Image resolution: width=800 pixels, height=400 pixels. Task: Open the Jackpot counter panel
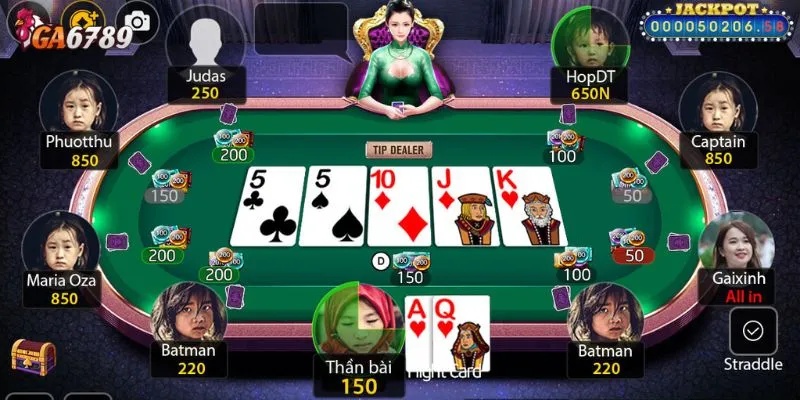pyautogui.click(x=713, y=24)
